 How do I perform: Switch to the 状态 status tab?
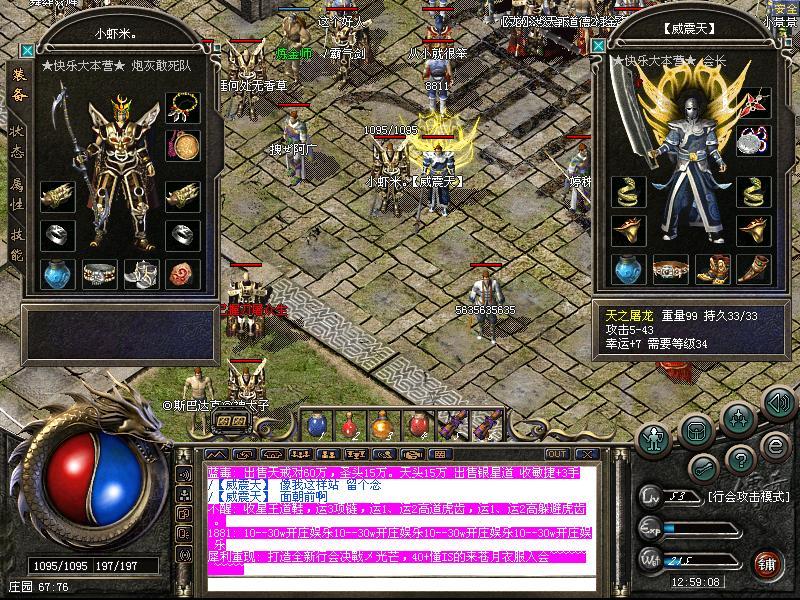(x=18, y=142)
